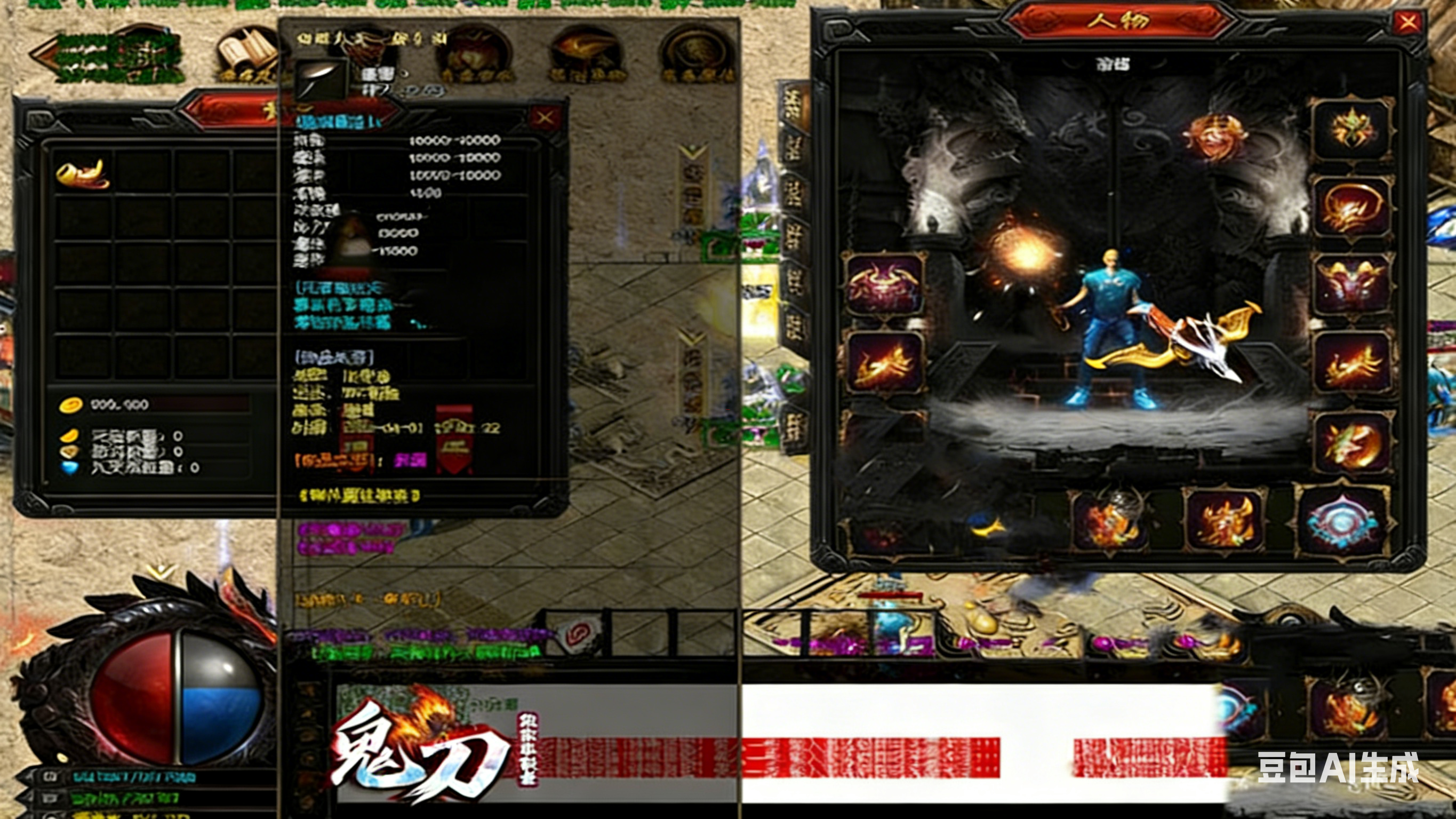Select the golden horn in the bag
This screenshot has width=1456, height=819.
point(83,173)
